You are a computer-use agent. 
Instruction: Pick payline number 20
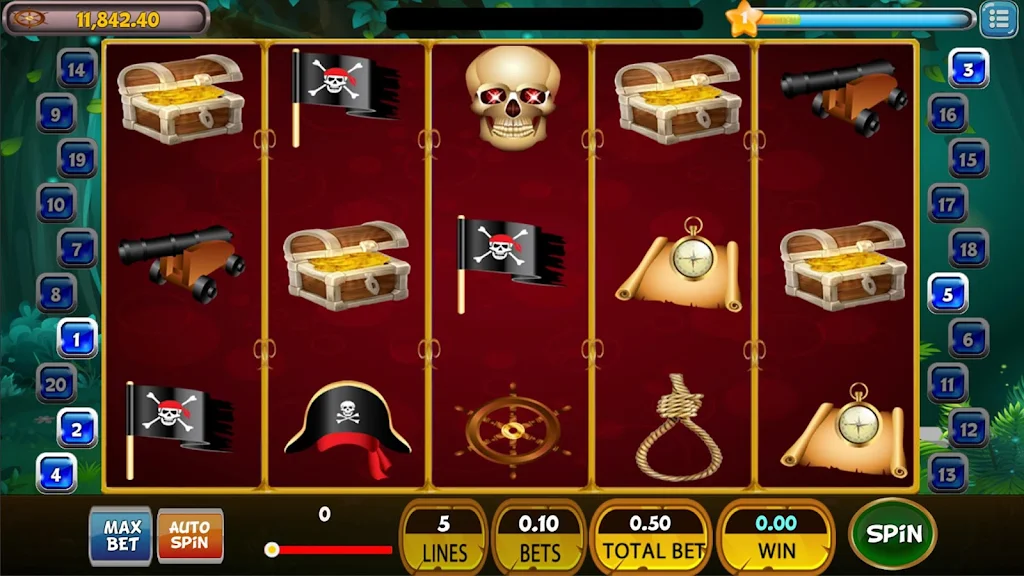56,383
